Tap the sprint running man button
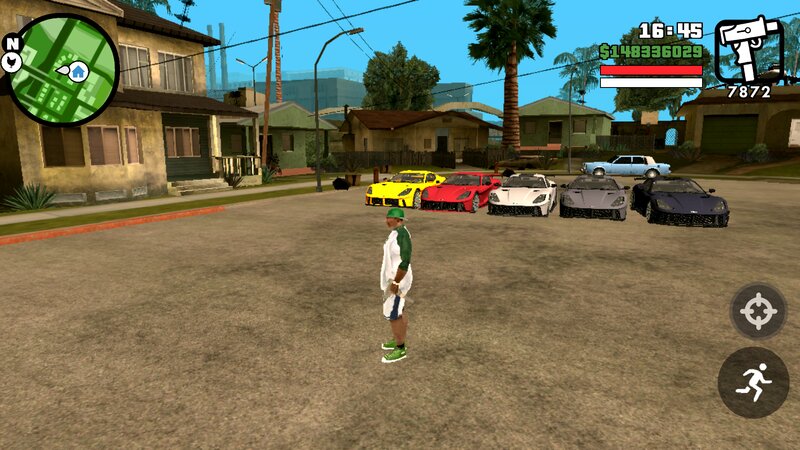This screenshot has height=450, width=800. (753, 382)
